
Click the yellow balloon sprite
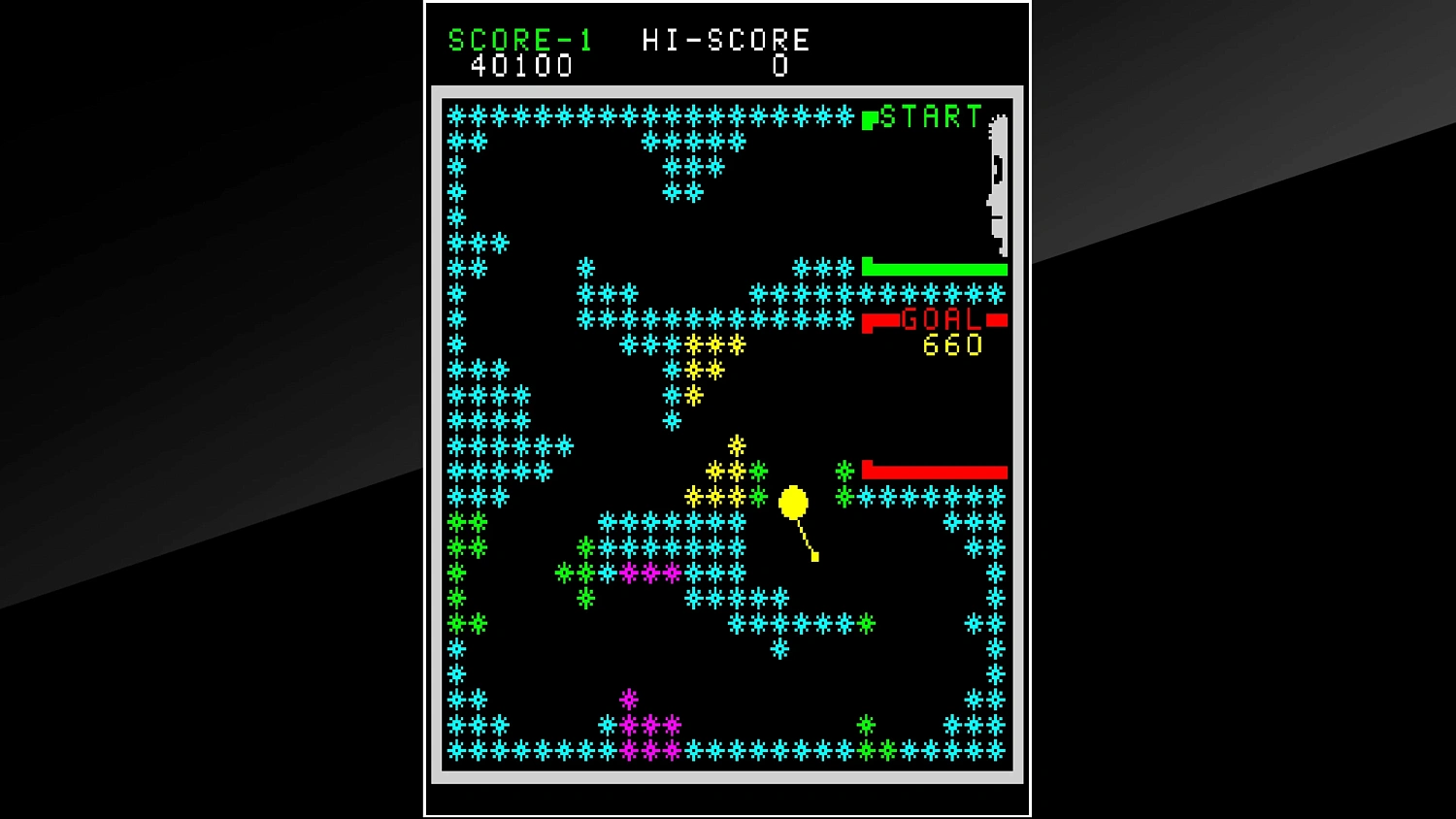coord(793,503)
